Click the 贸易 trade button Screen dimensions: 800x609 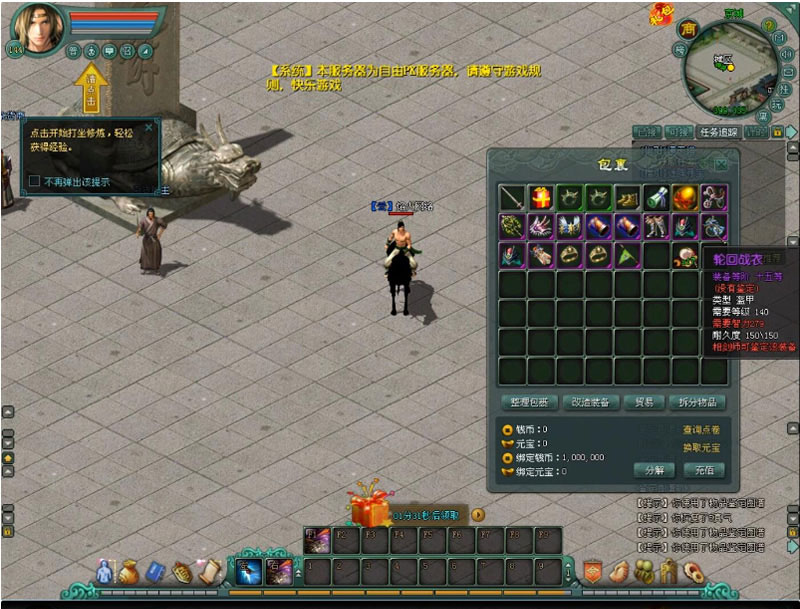tap(644, 402)
